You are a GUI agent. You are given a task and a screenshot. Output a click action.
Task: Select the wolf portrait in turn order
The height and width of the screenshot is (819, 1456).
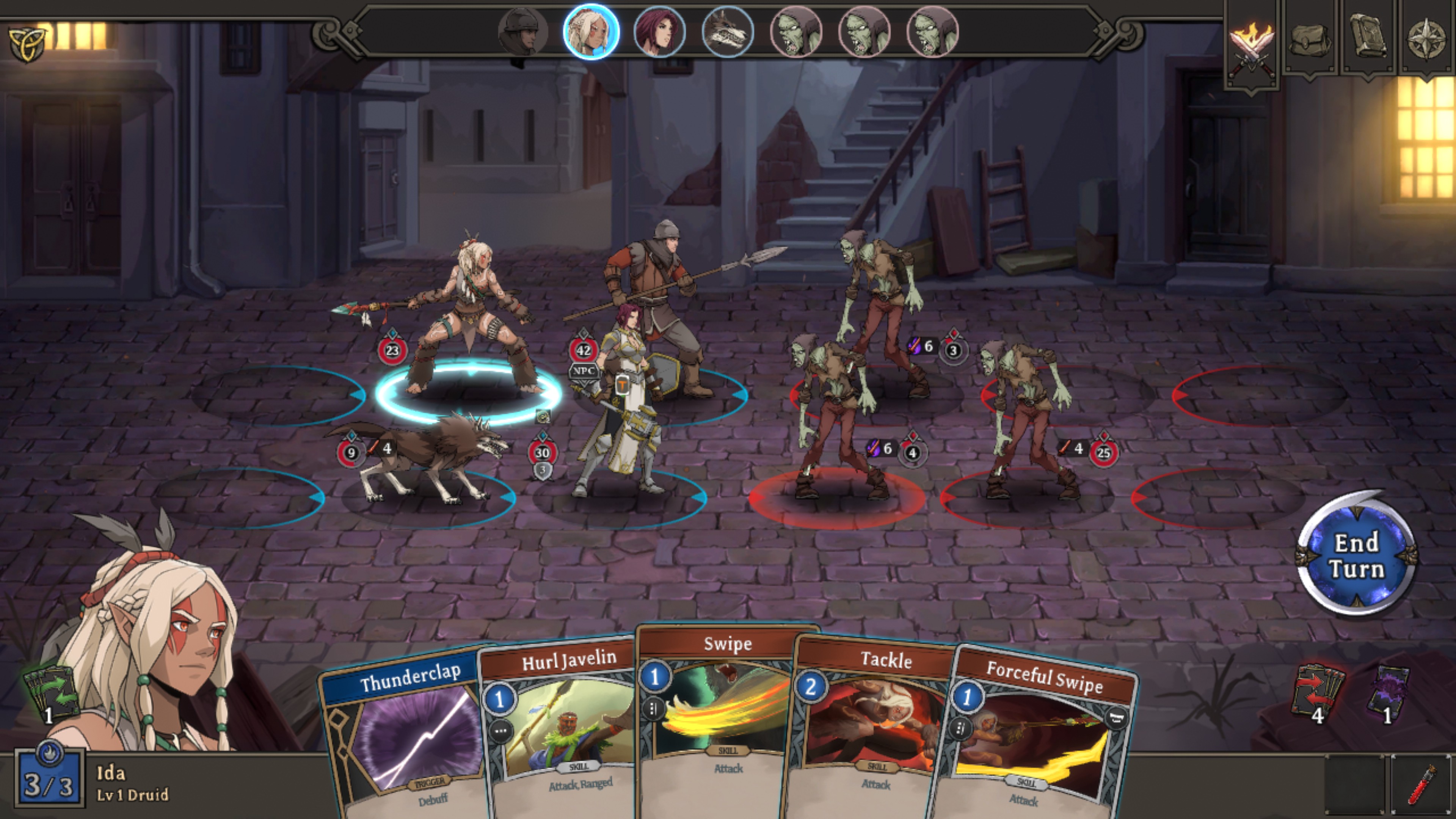(x=728, y=31)
